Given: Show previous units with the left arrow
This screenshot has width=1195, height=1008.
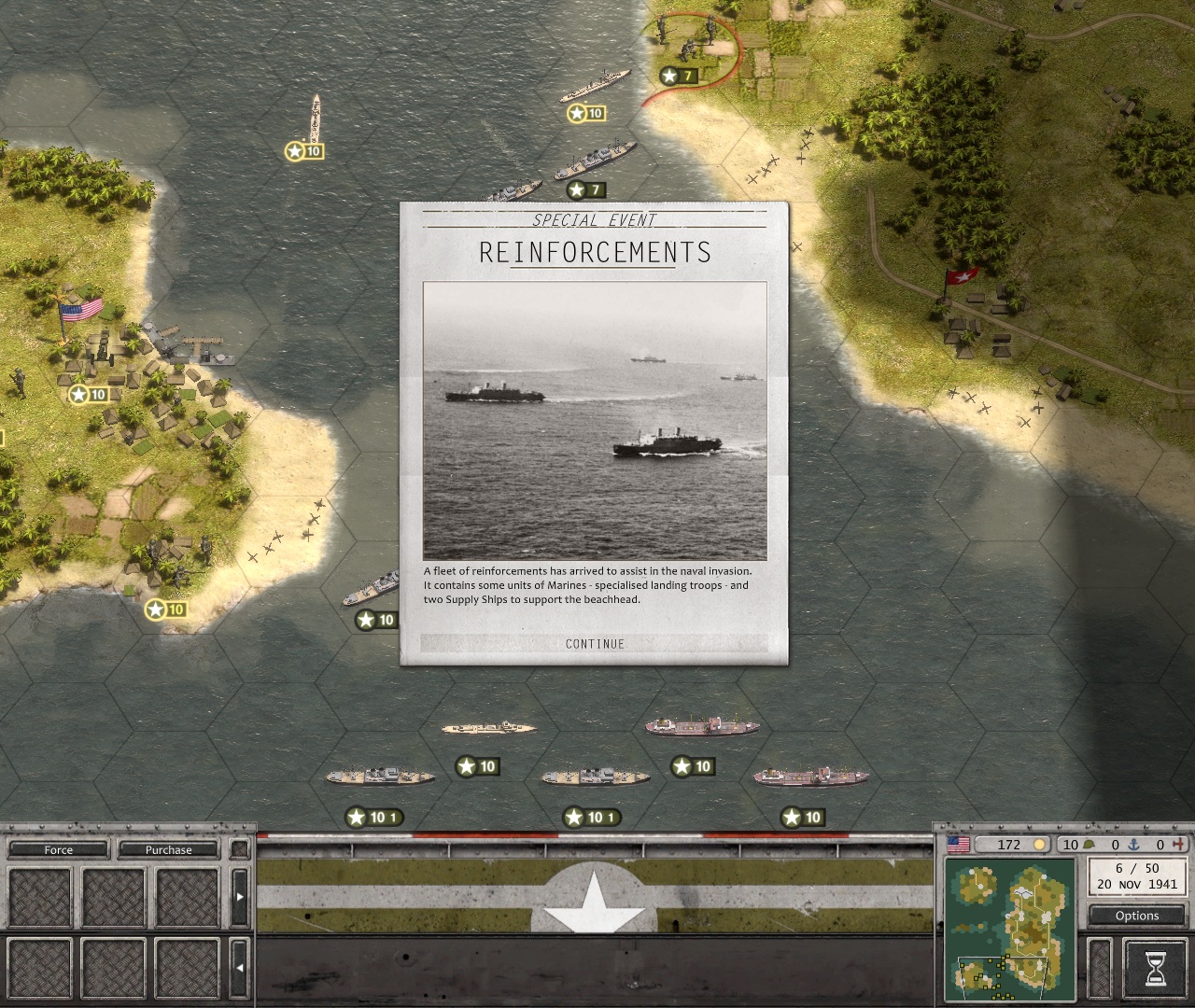Looking at the screenshot, I should click(240, 968).
